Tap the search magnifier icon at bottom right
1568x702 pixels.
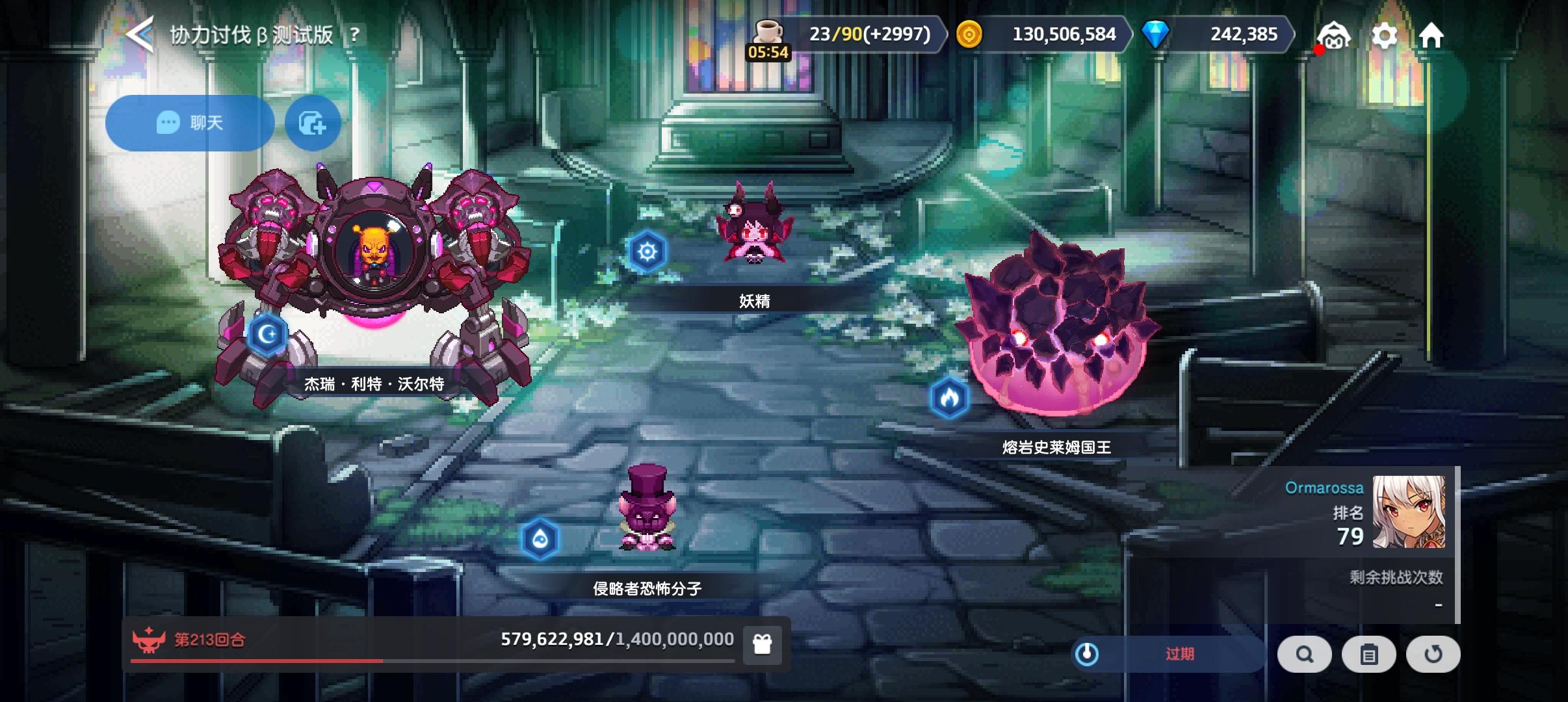[1305, 655]
